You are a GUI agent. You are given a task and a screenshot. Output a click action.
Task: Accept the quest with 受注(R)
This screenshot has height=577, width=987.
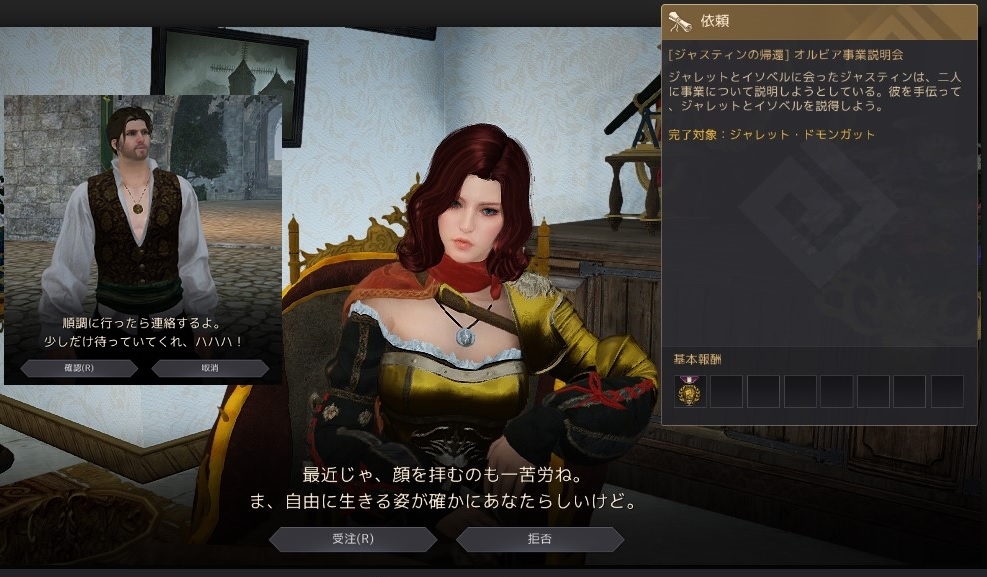tap(353, 539)
